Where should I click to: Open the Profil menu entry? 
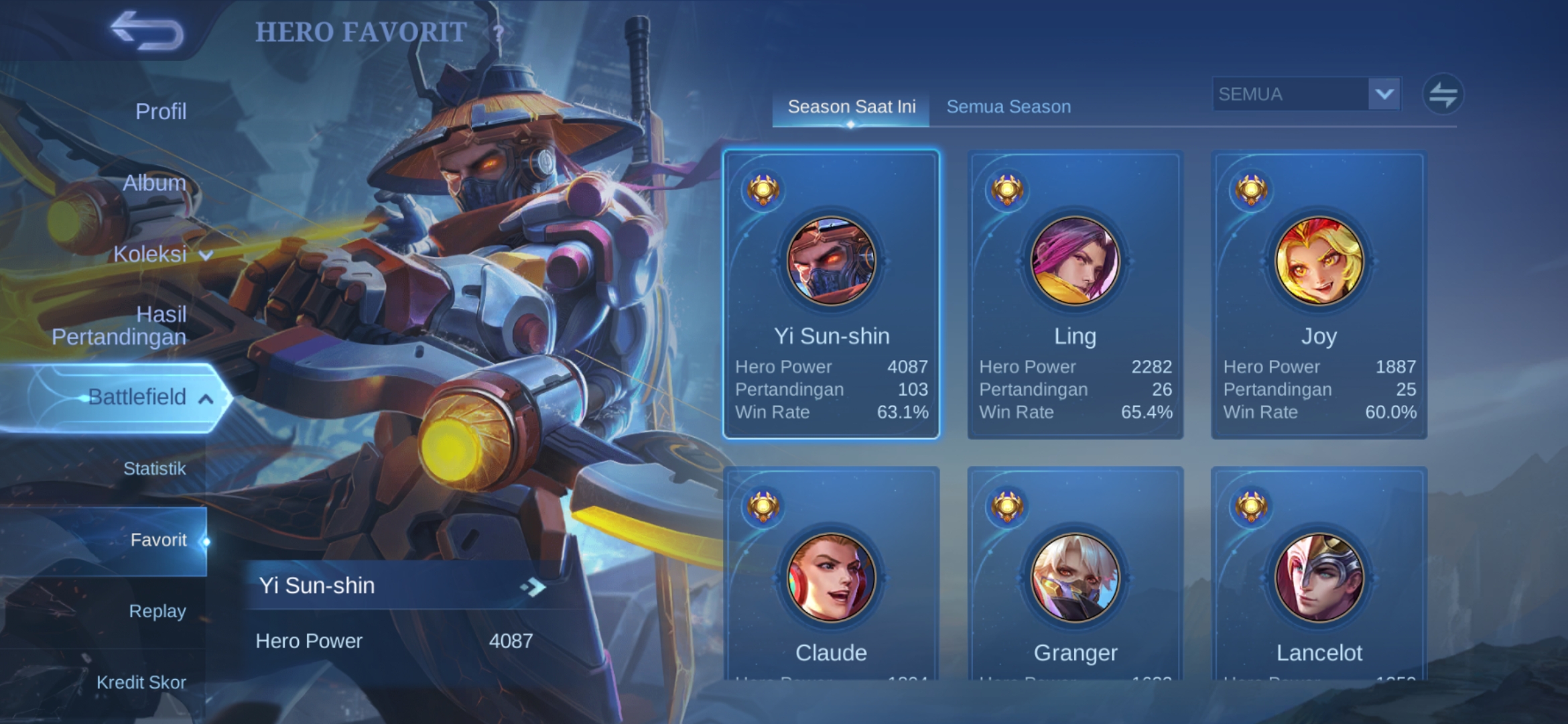point(161,111)
